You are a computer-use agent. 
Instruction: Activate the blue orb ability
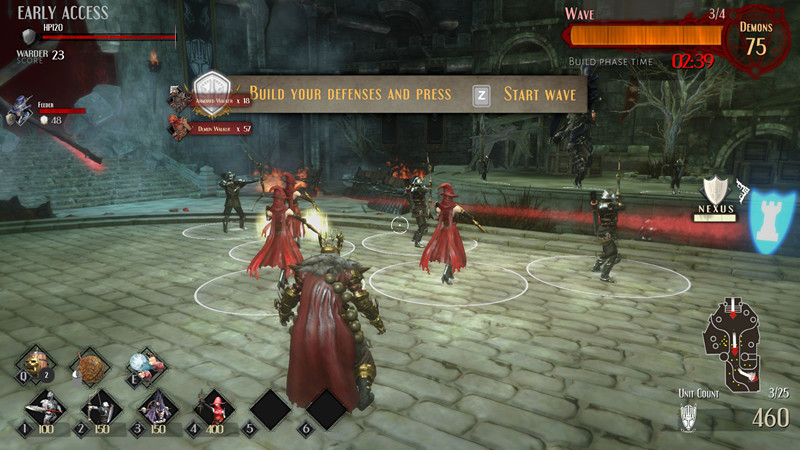(x=144, y=366)
